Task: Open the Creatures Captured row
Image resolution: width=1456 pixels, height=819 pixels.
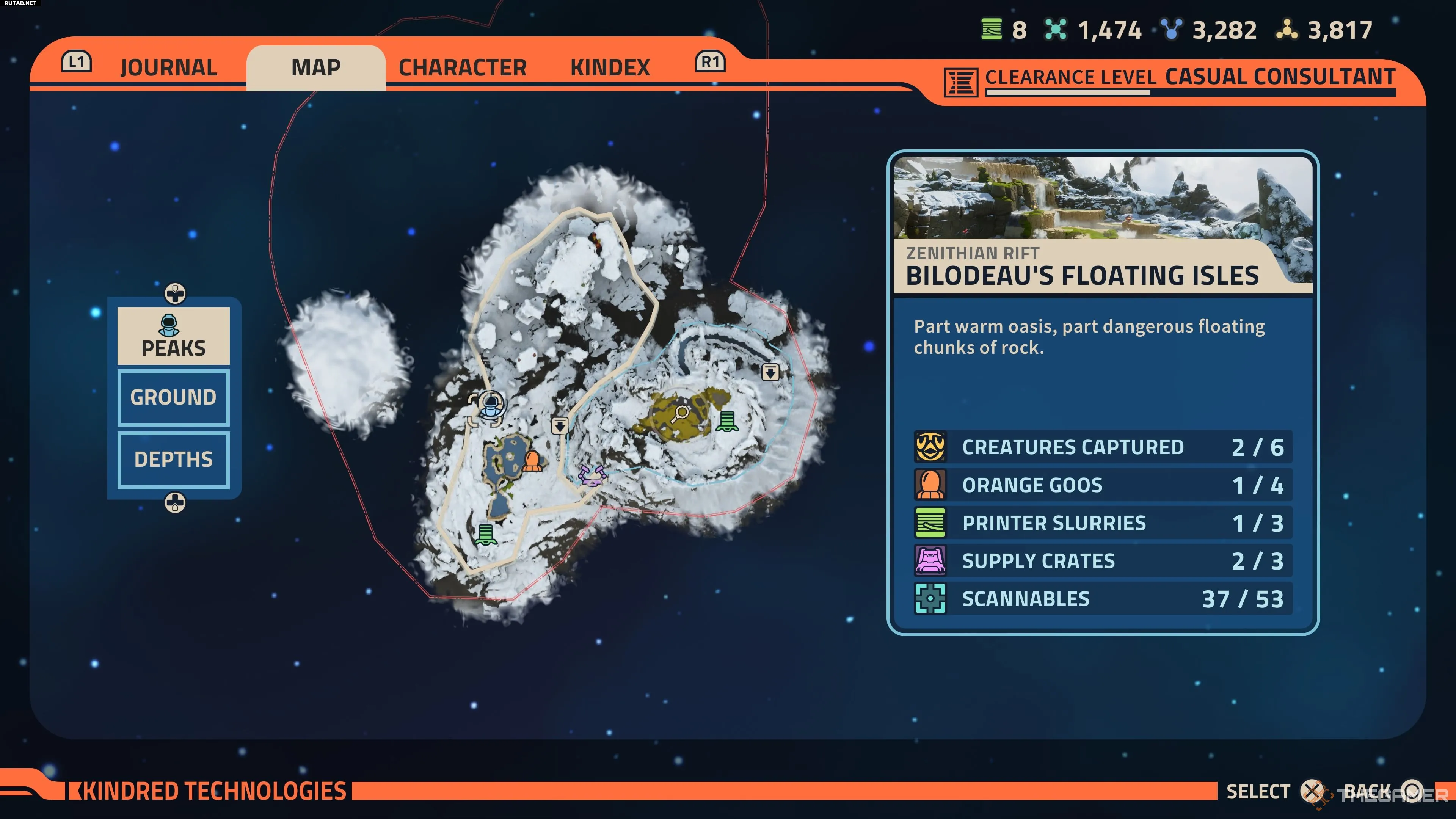Action: click(1102, 447)
